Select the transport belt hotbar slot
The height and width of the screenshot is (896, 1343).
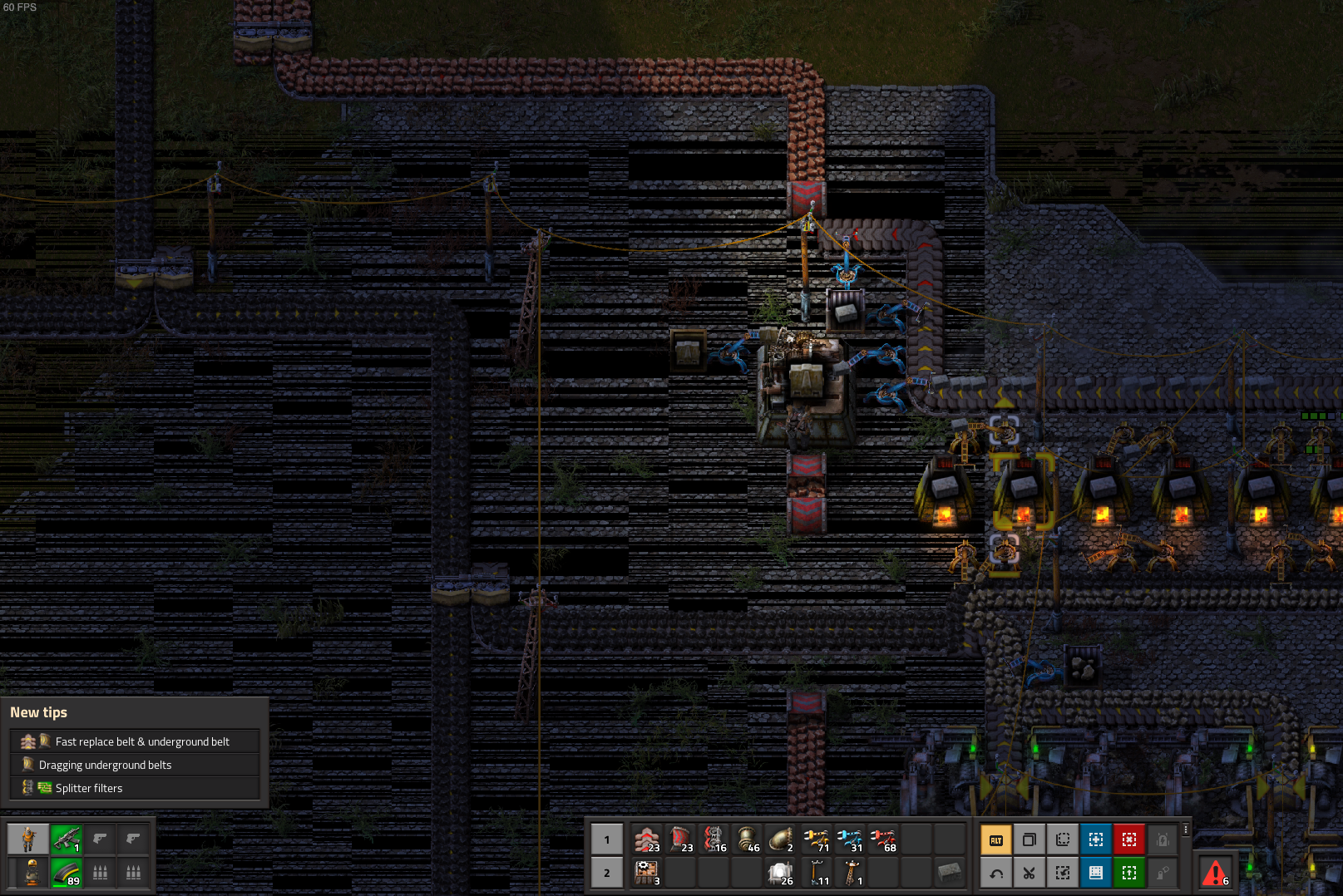coord(647,839)
